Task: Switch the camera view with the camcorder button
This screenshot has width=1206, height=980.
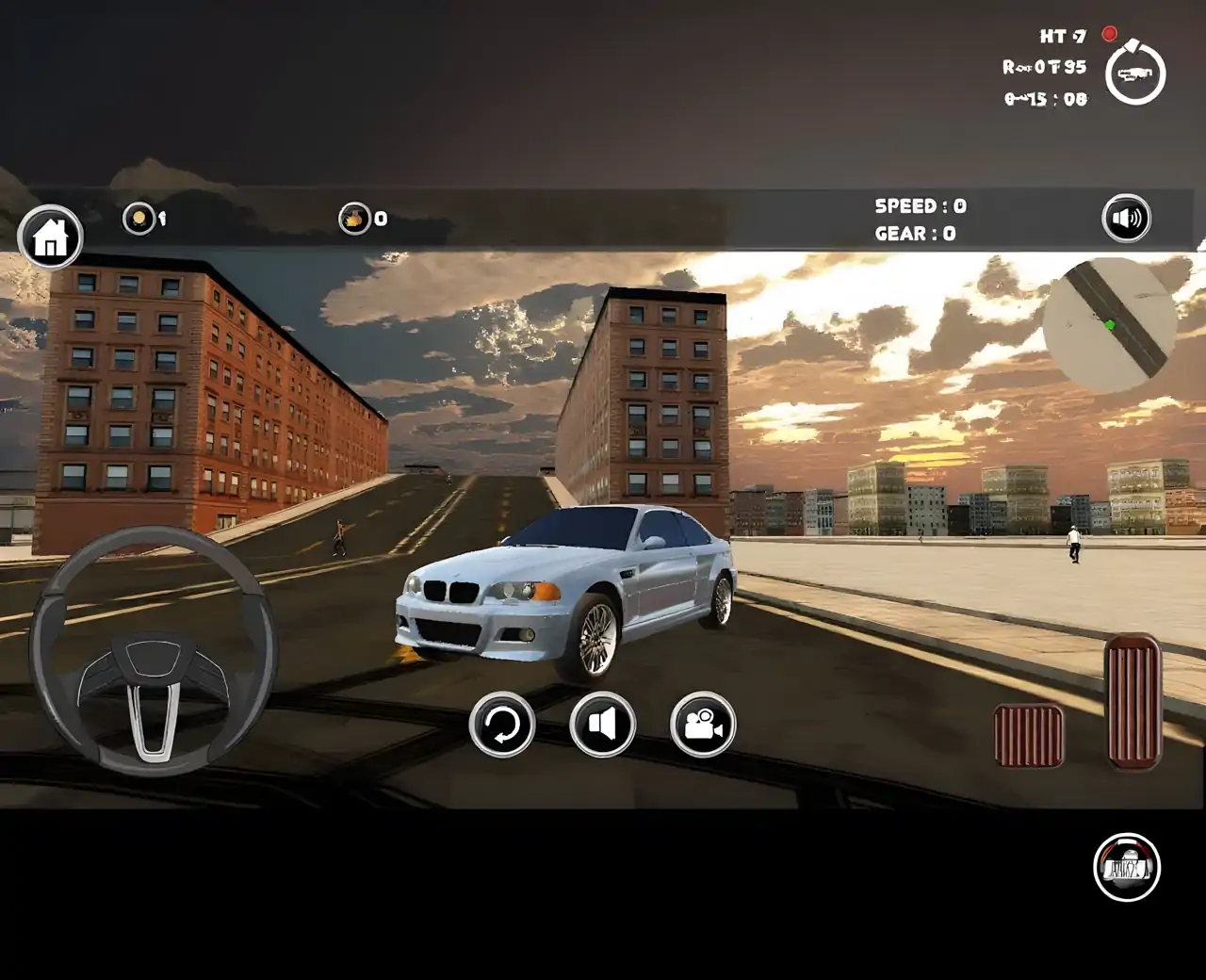Action: tap(703, 725)
